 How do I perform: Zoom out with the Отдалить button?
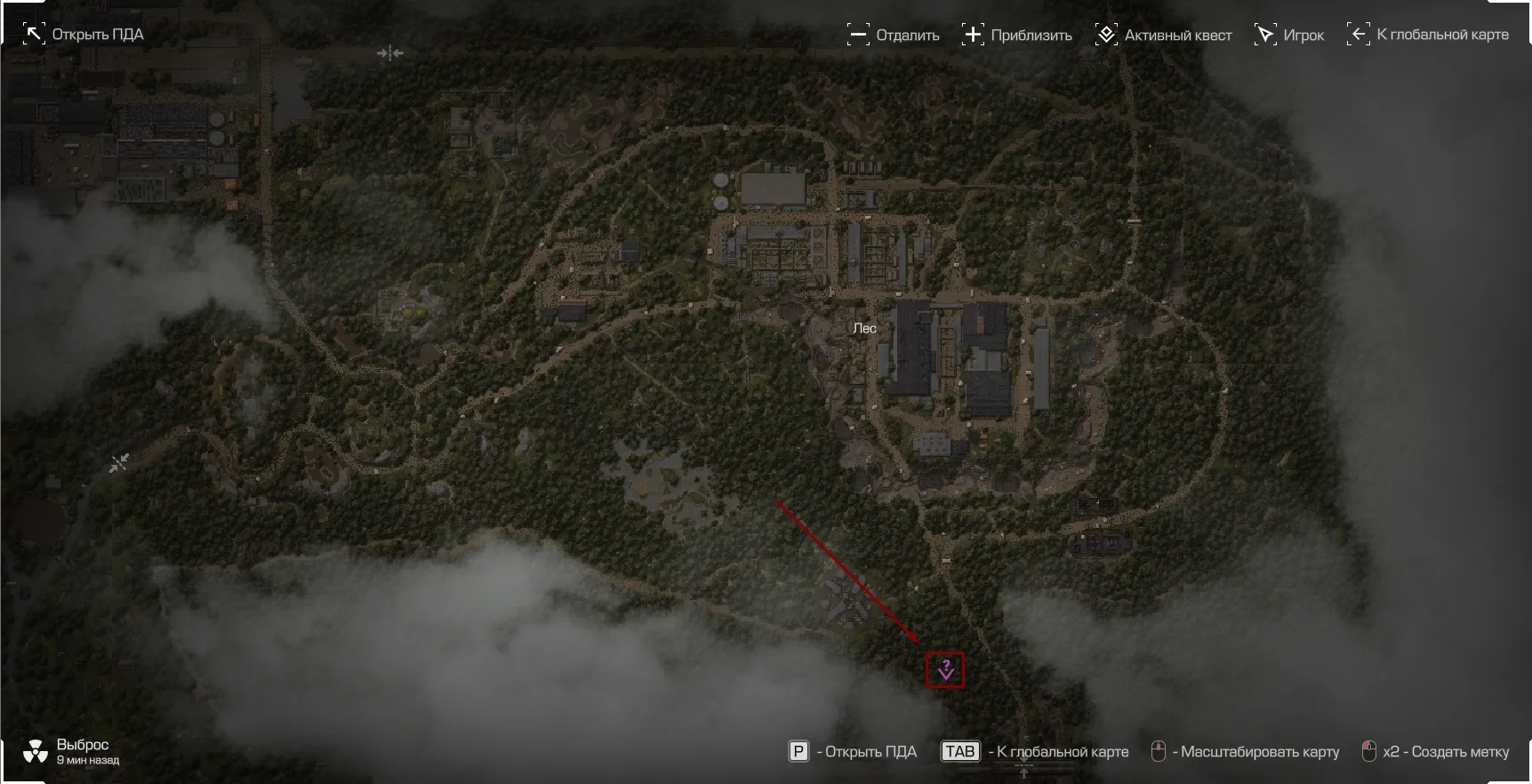(894, 36)
